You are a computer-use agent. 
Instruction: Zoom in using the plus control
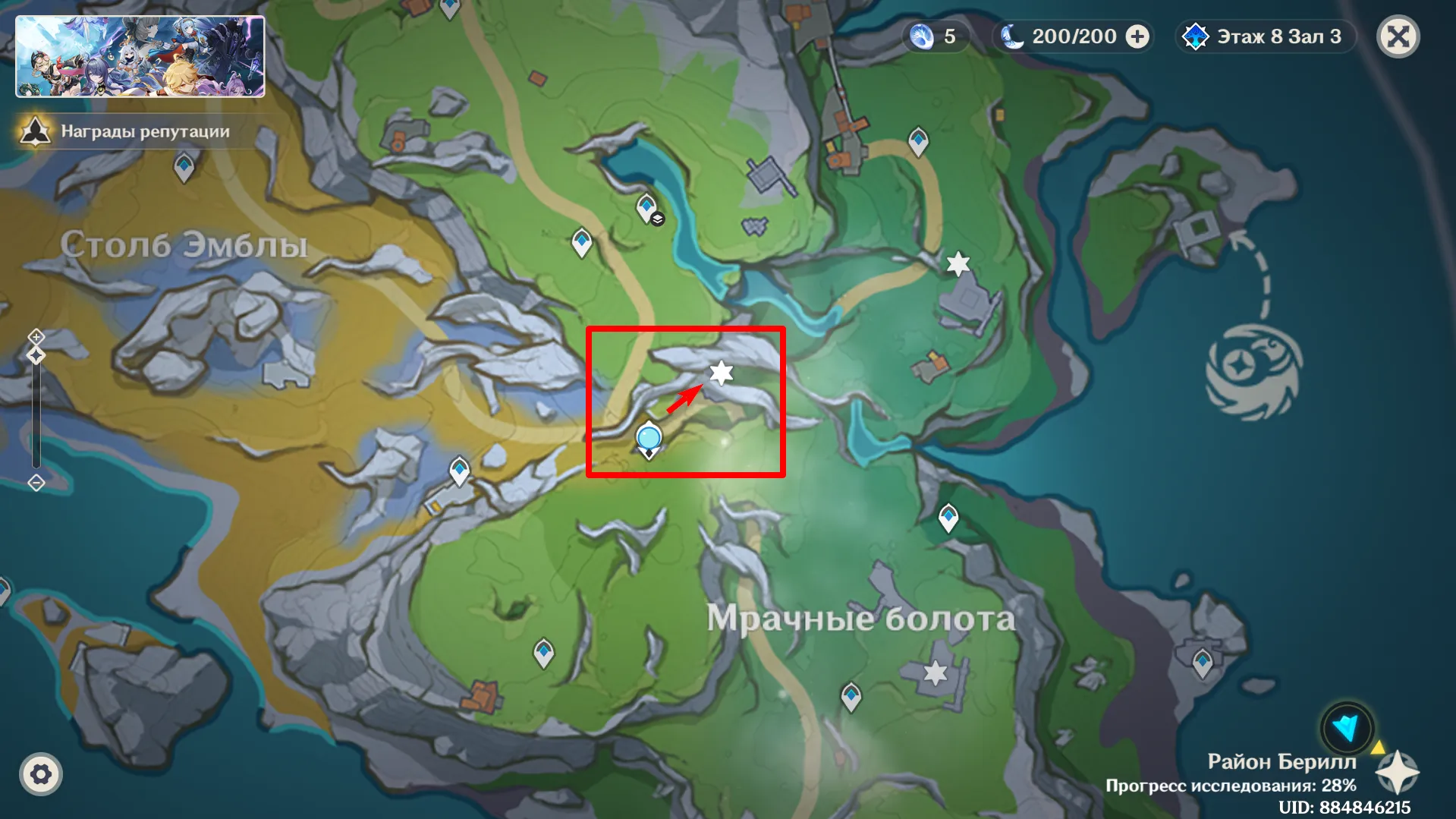[x=35, y=336]
